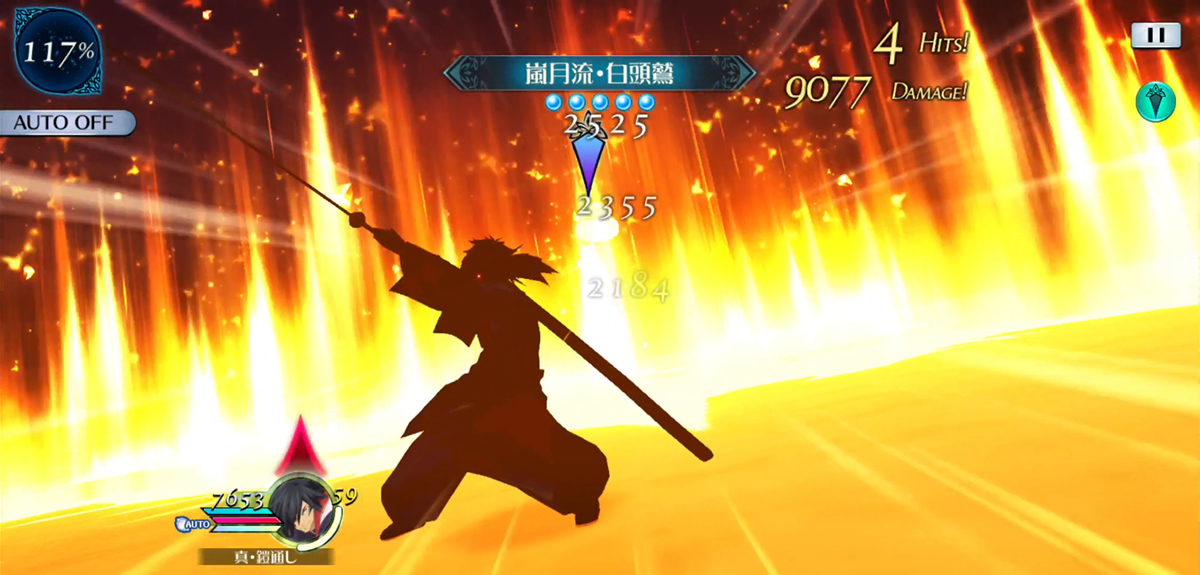Screen dimensions: 1200x575
Task: Pause the battle
Action: [x=1156, y=36]
